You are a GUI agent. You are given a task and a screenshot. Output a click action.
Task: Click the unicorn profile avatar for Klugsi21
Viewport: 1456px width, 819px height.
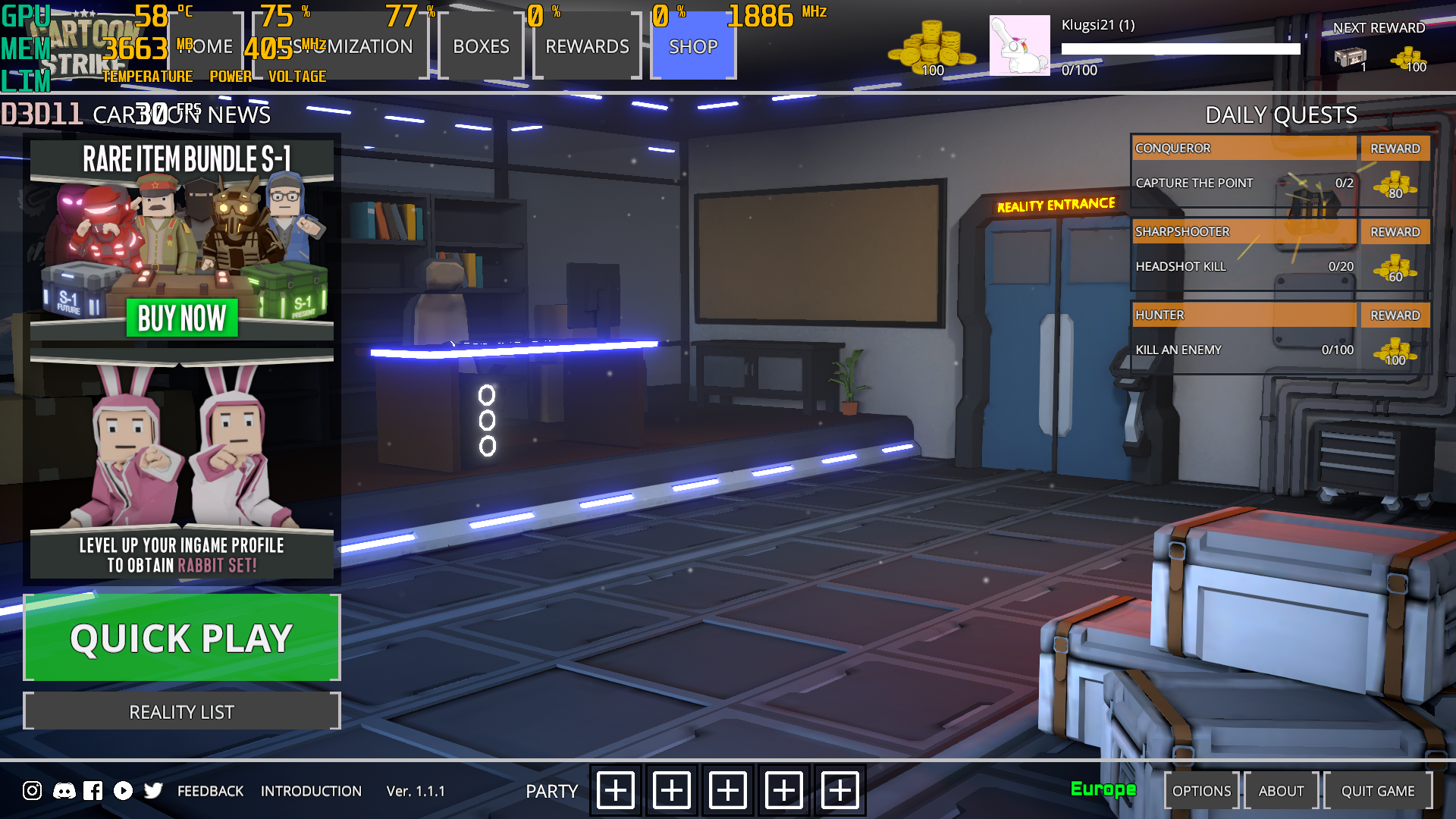coord(1020,45)
